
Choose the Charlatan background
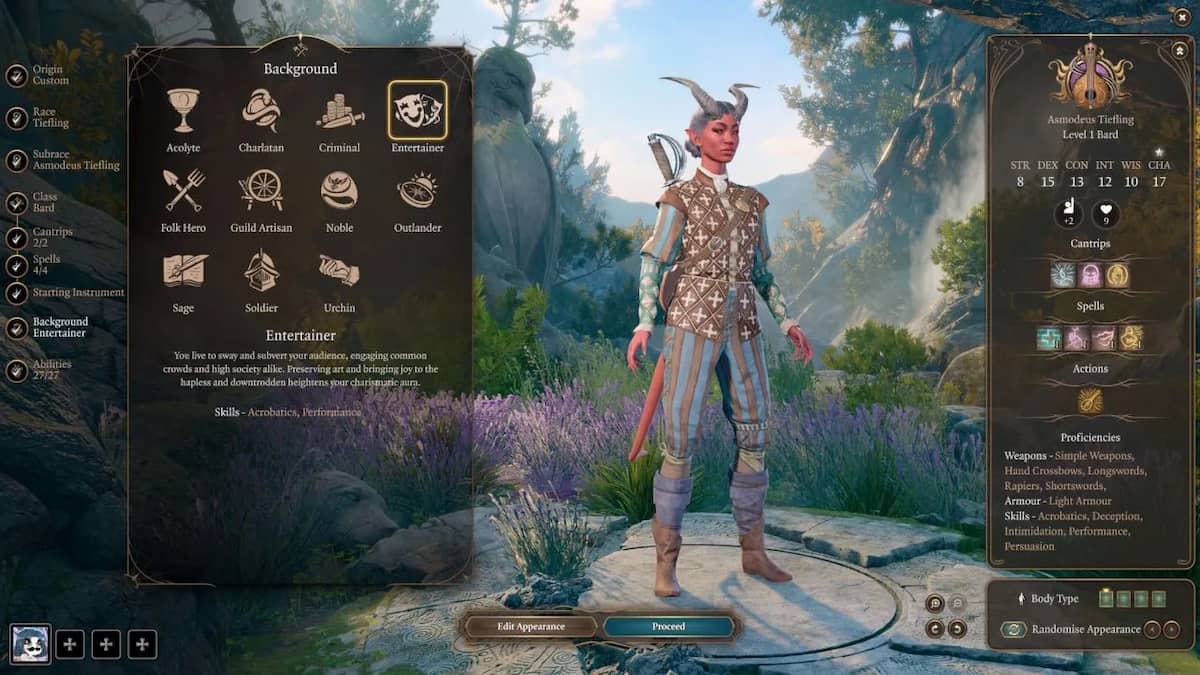tap(261, 111)
